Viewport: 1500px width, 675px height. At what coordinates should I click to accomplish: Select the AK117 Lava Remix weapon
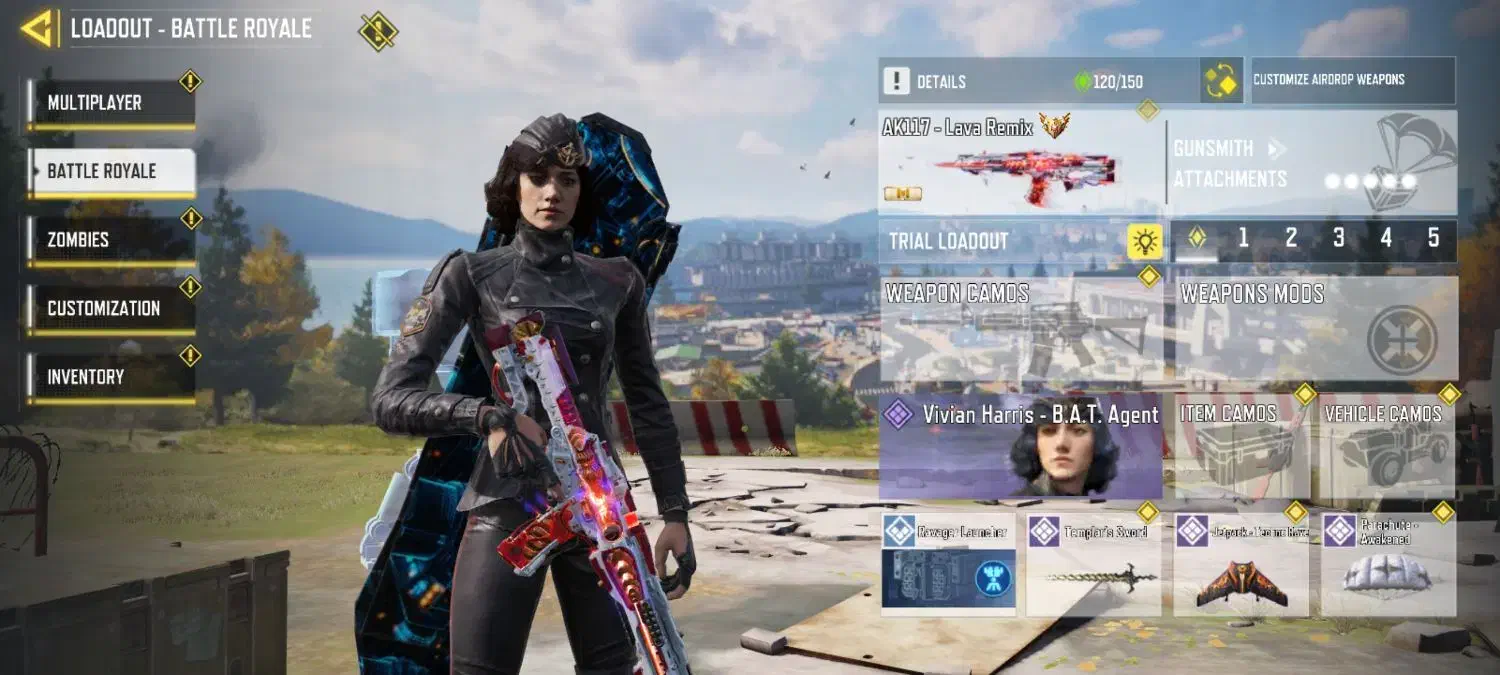tap(1020, 163)
